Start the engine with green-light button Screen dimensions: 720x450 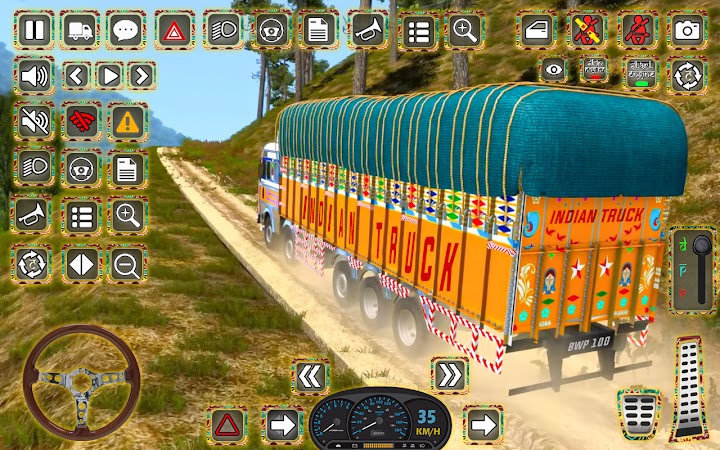click(641, 71)
